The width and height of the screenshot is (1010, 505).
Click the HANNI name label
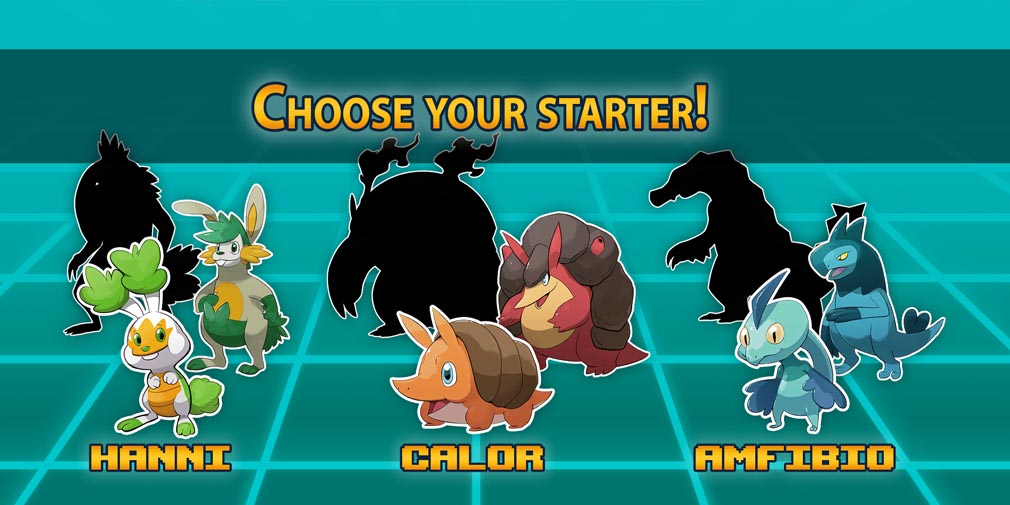[160, 458]
